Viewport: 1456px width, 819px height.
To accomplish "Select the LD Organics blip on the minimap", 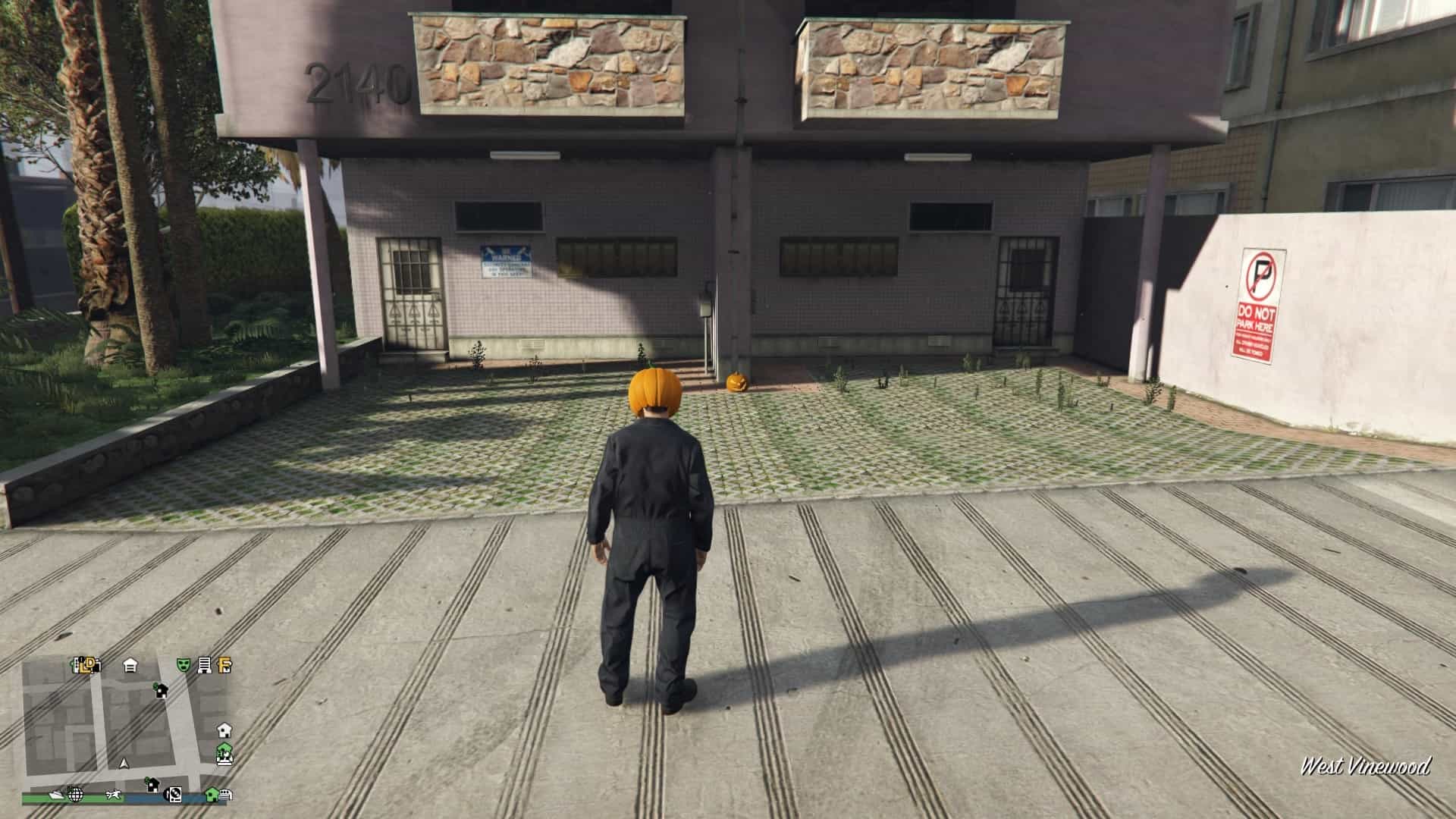I will point(87,664).
